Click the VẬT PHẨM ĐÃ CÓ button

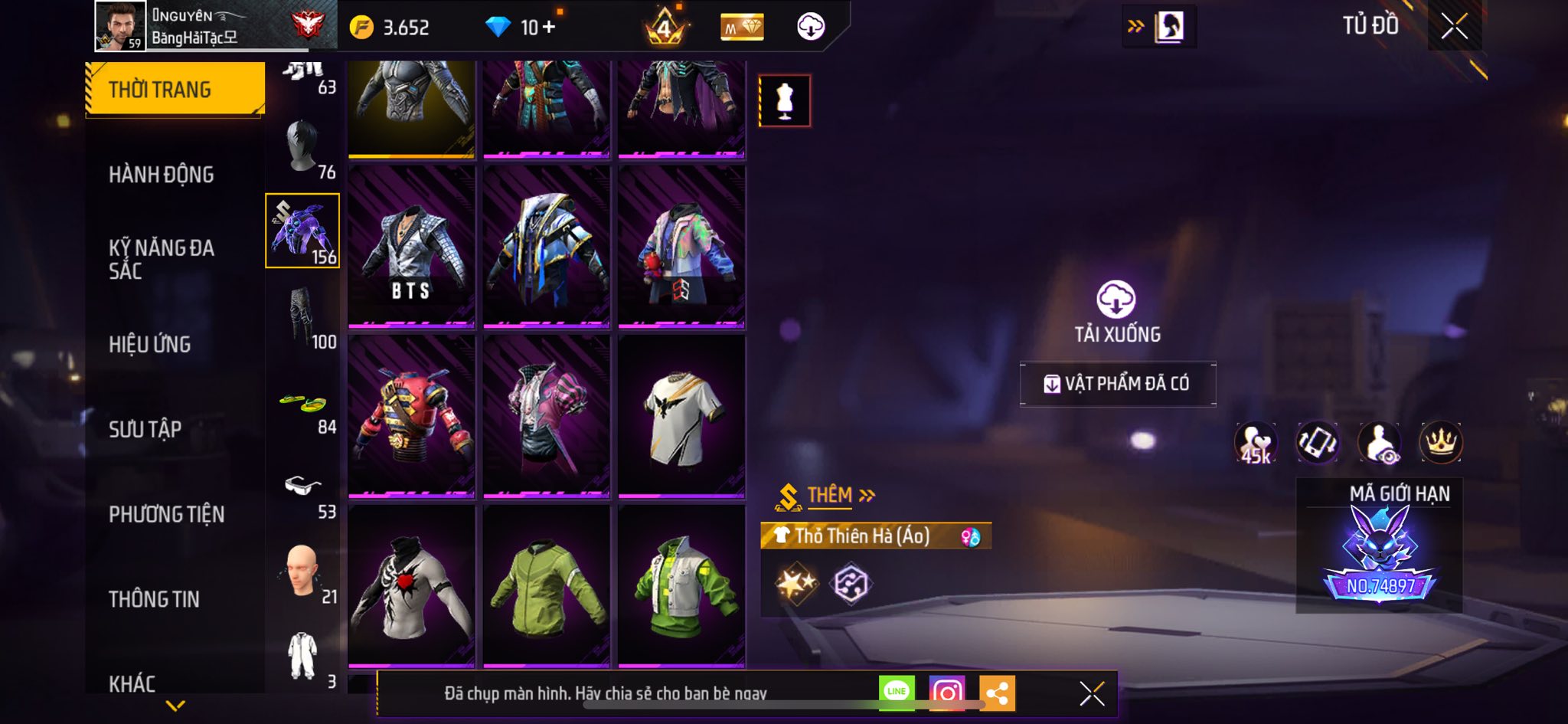coord(1117,383)
